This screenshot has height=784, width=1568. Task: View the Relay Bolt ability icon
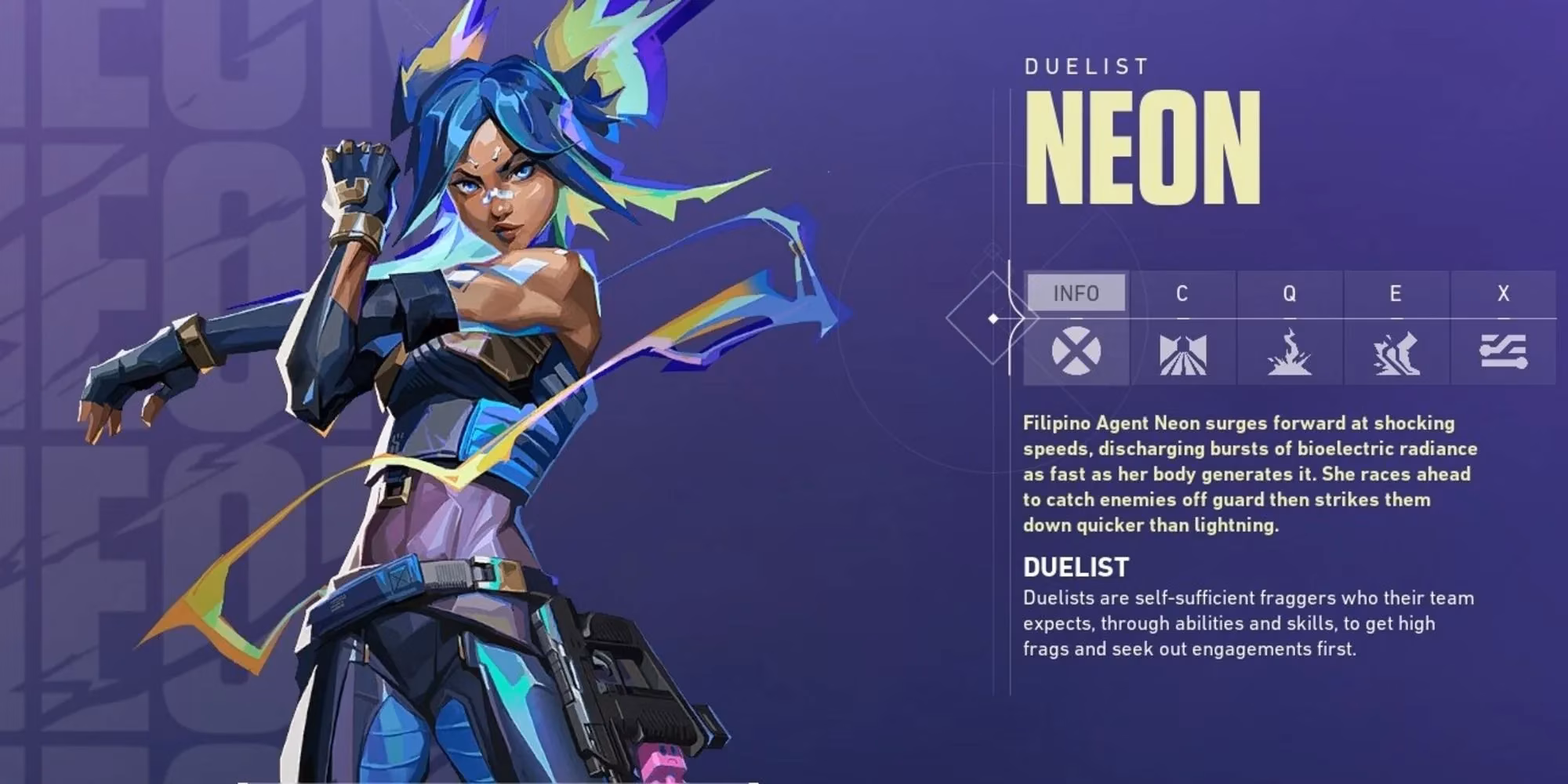click(1289, 354)
